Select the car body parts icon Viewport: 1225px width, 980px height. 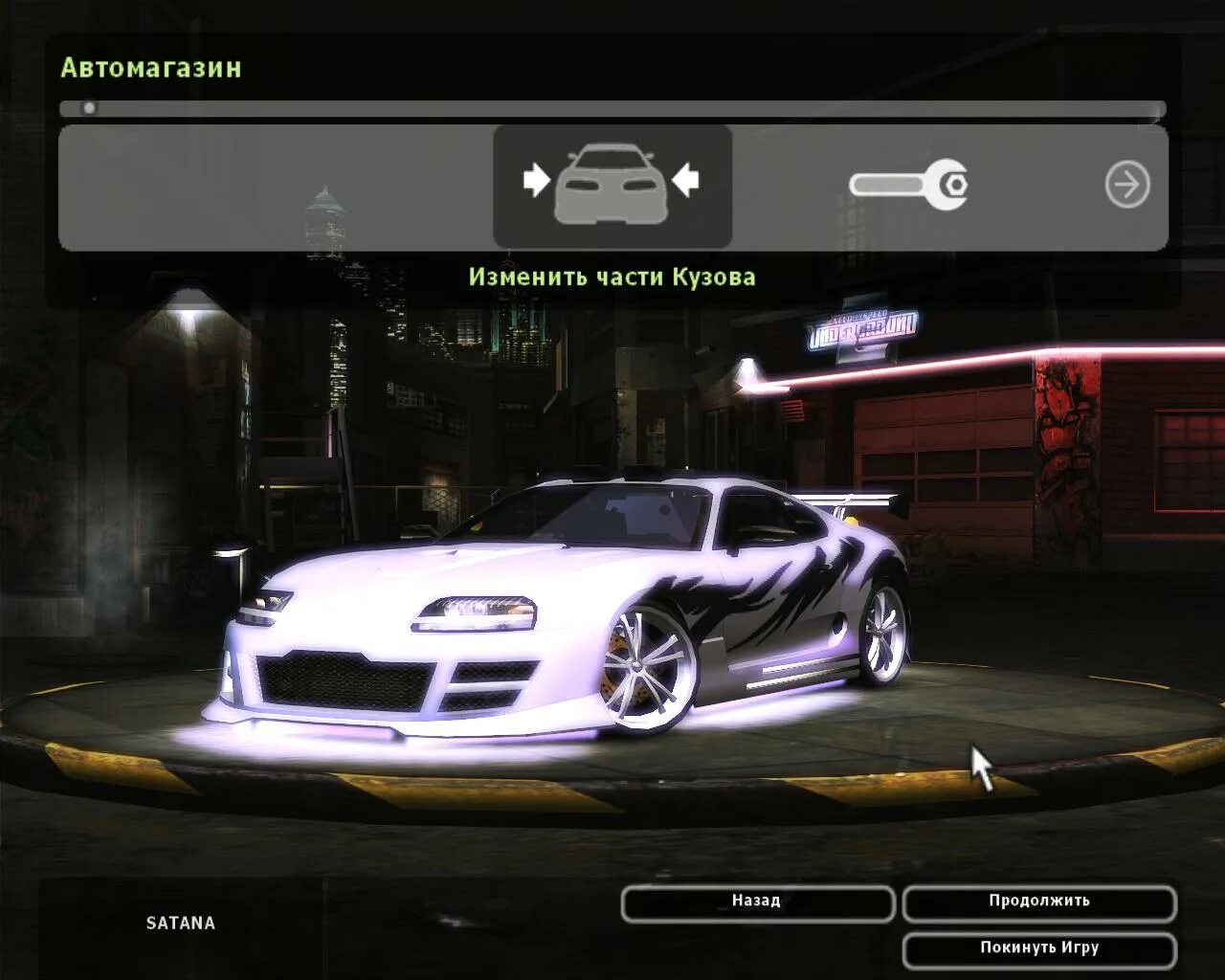(x=612, y=185)
